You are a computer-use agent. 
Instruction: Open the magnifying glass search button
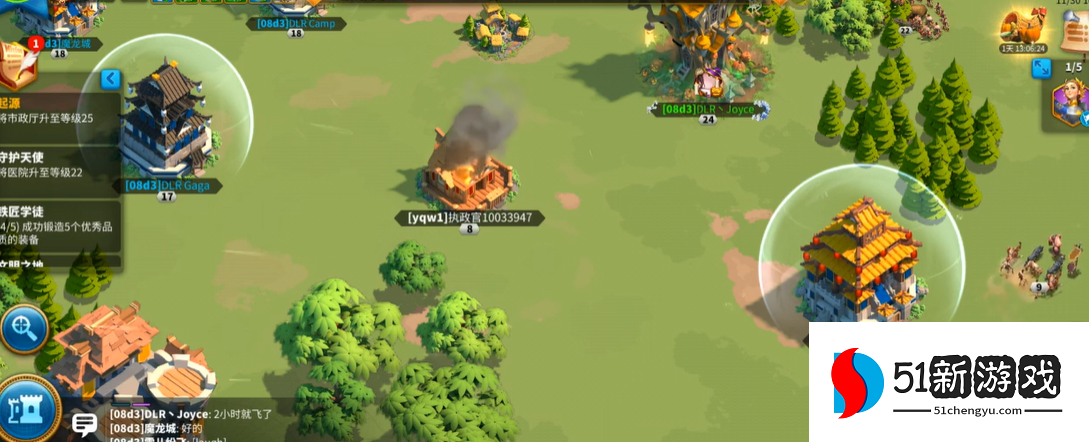coord(22,327)
